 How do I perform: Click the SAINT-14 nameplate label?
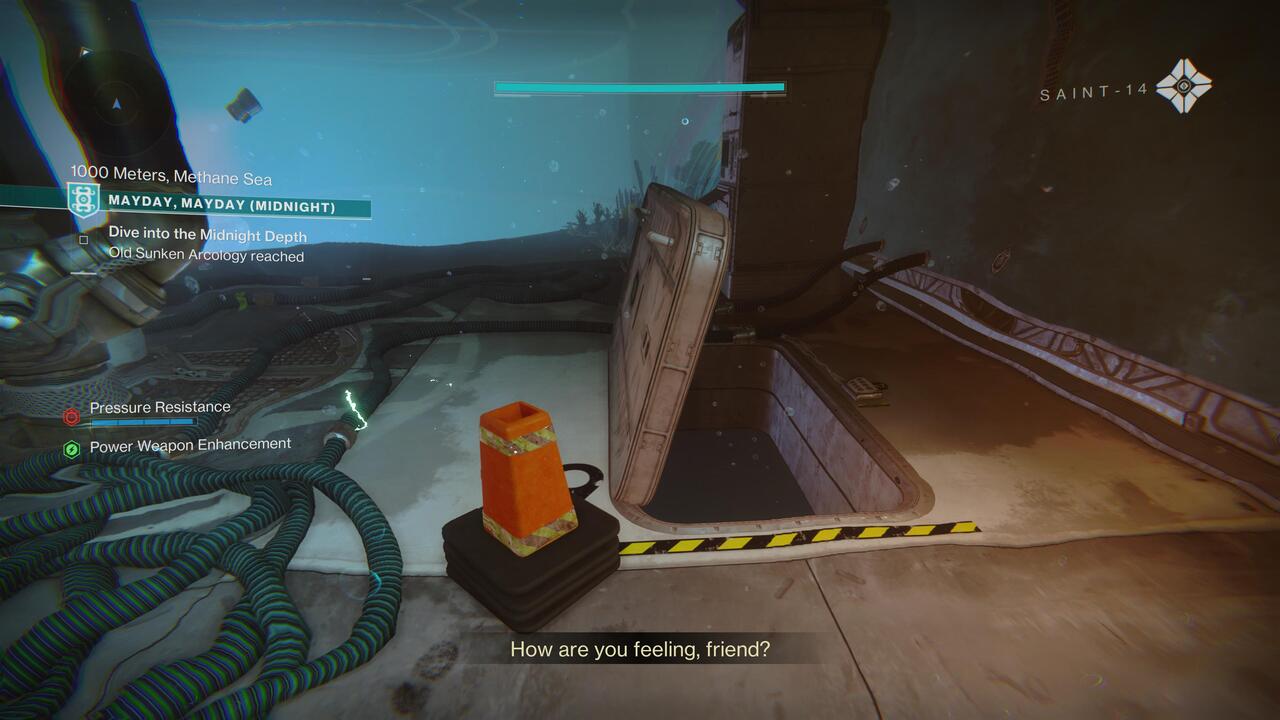1094,93
